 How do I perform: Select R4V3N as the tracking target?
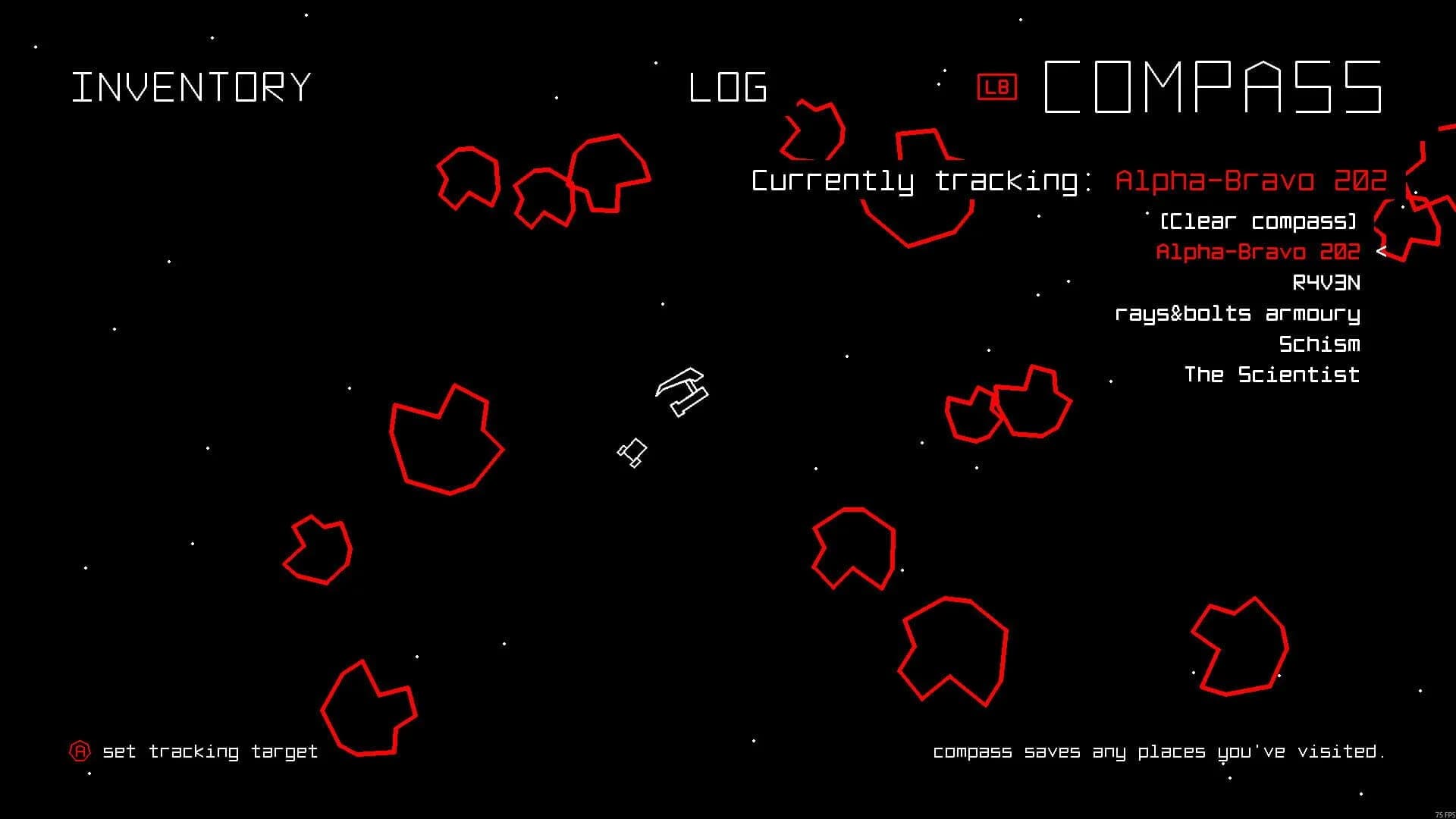1329,283
